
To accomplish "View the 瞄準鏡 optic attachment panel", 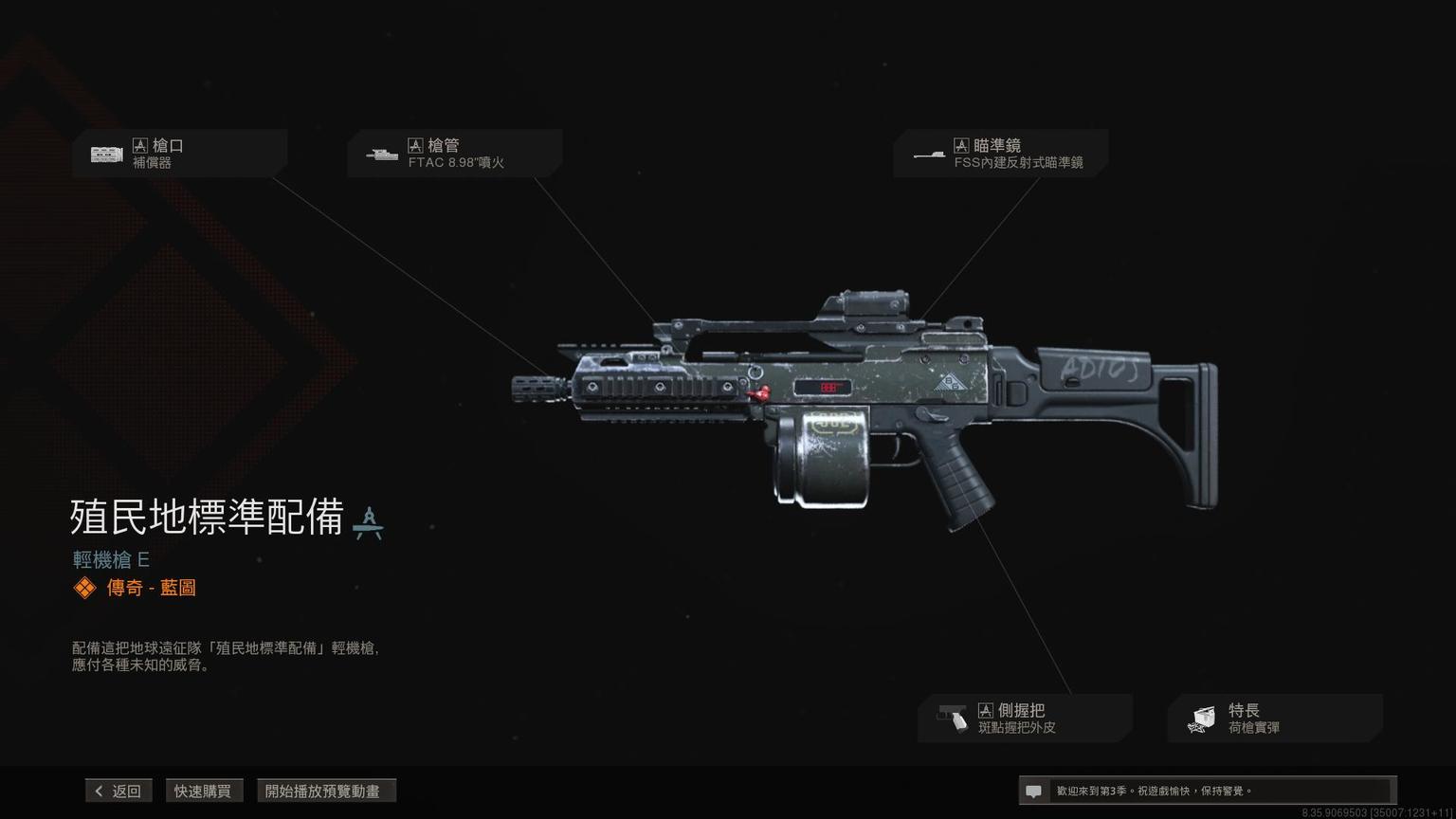I will click(1000, 154).
